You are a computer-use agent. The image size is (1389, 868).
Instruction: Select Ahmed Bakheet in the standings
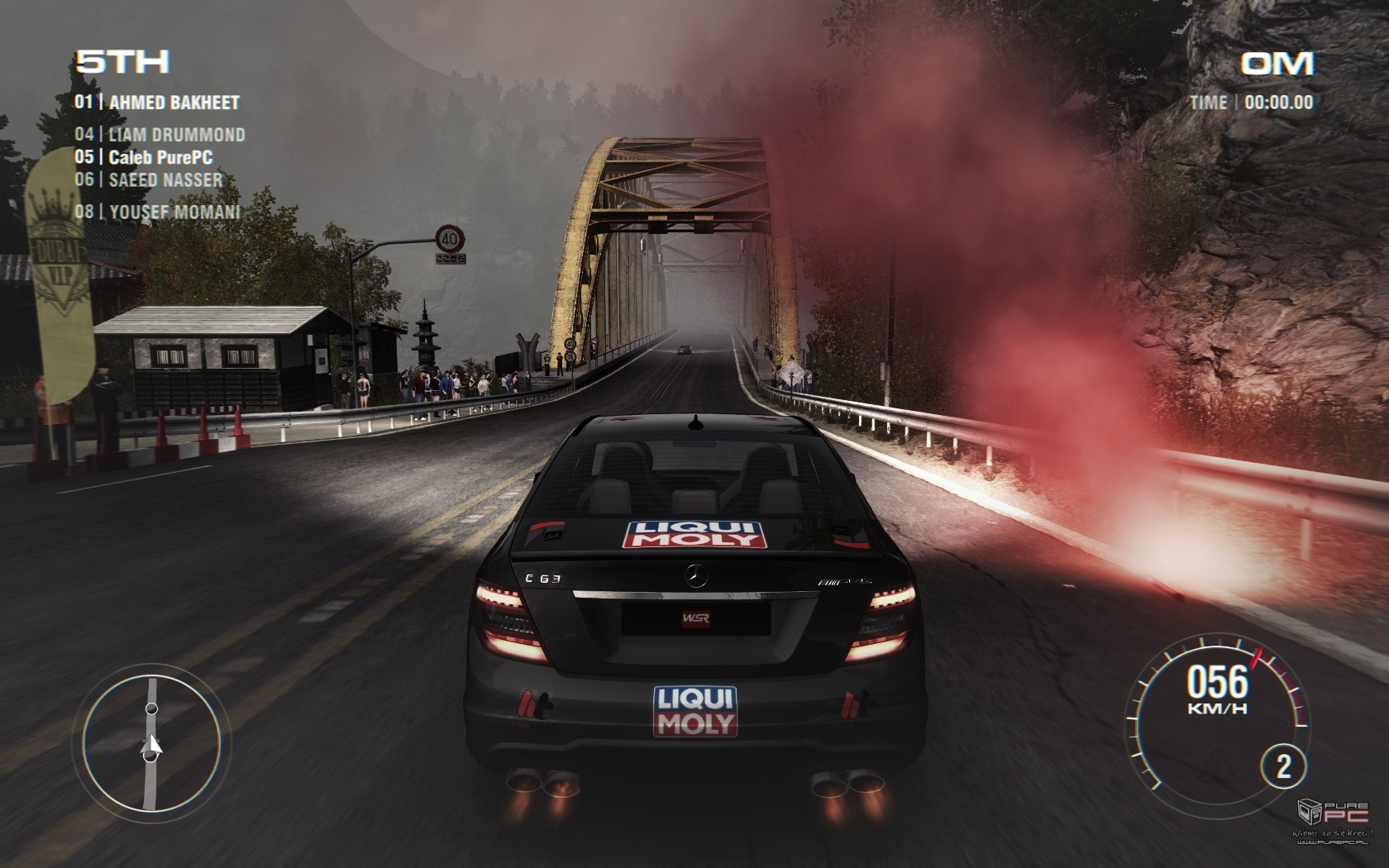(x=157, y=103)
